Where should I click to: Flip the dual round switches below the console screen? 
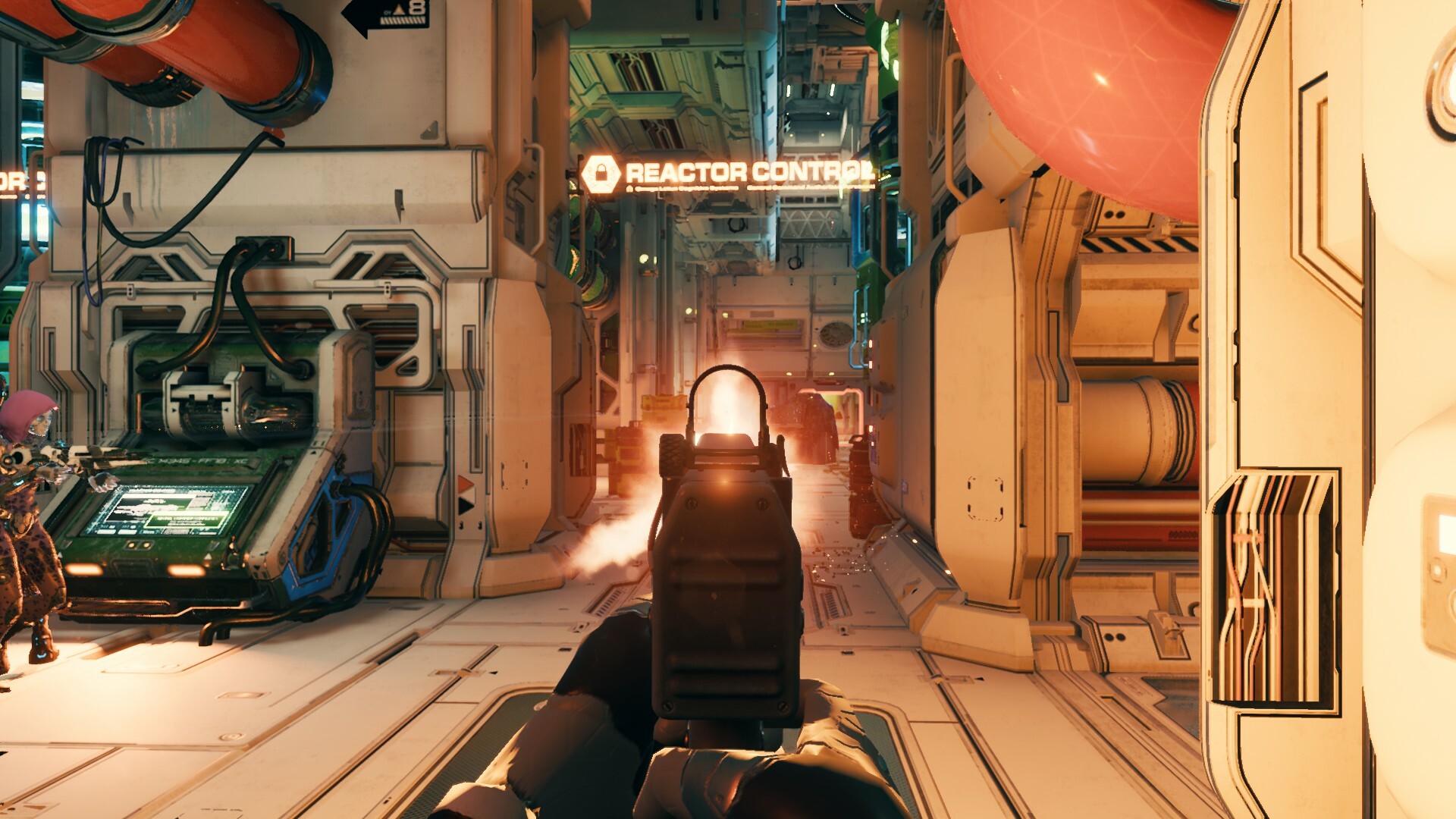140,545
